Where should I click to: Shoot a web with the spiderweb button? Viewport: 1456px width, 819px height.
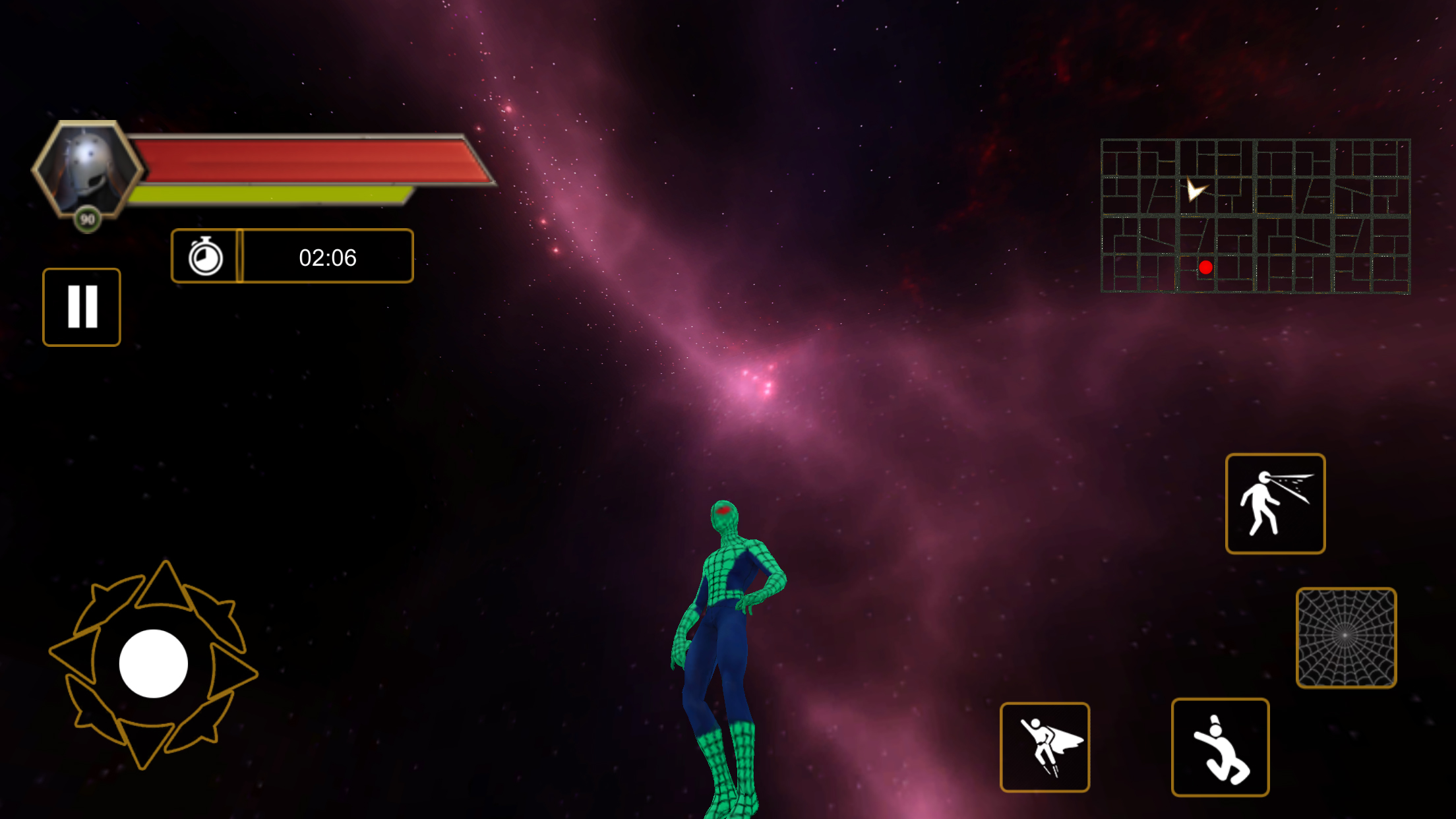pos(1346,638)
